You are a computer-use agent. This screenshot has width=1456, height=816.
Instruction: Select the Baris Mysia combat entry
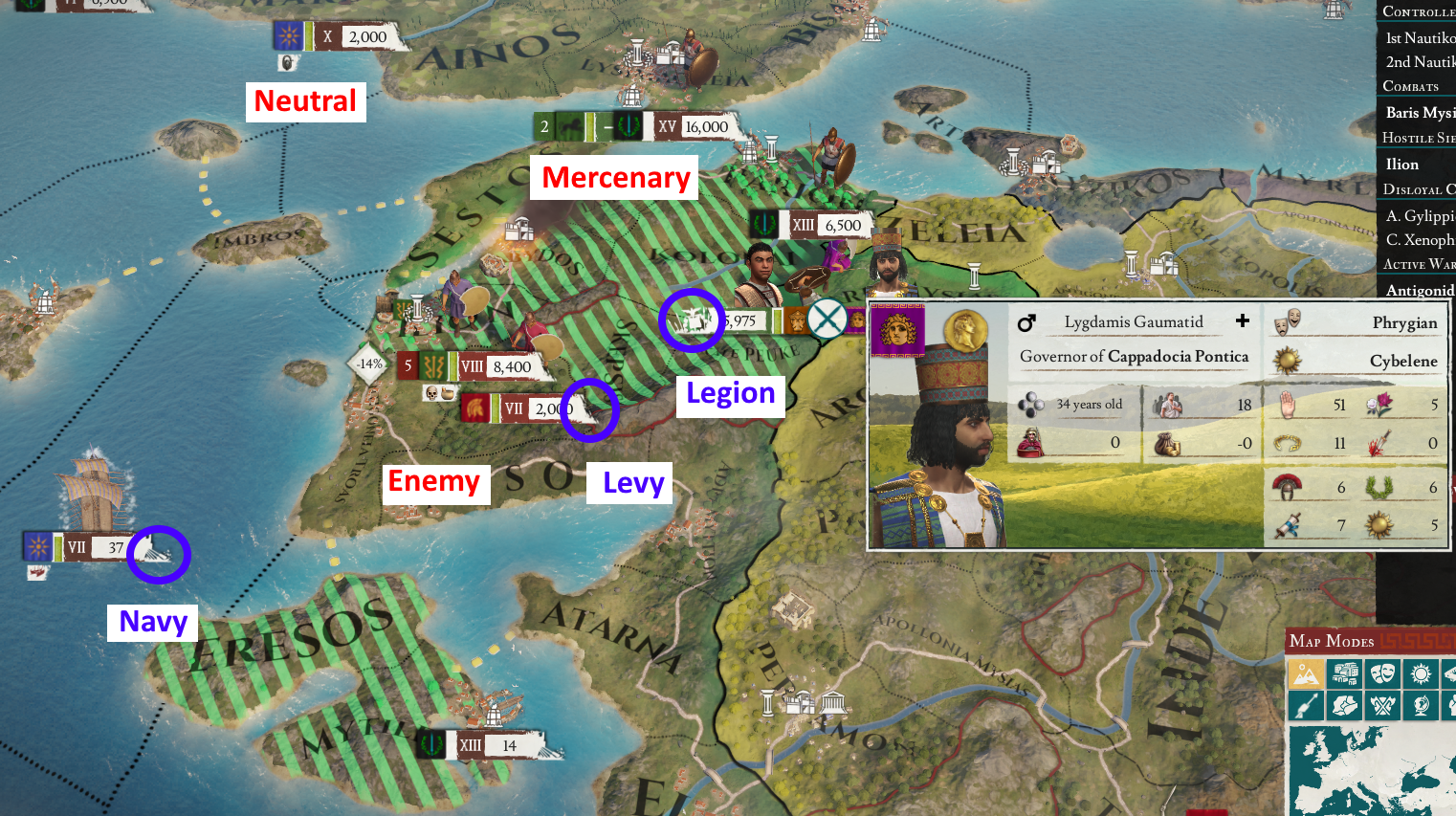[1420, 112]
